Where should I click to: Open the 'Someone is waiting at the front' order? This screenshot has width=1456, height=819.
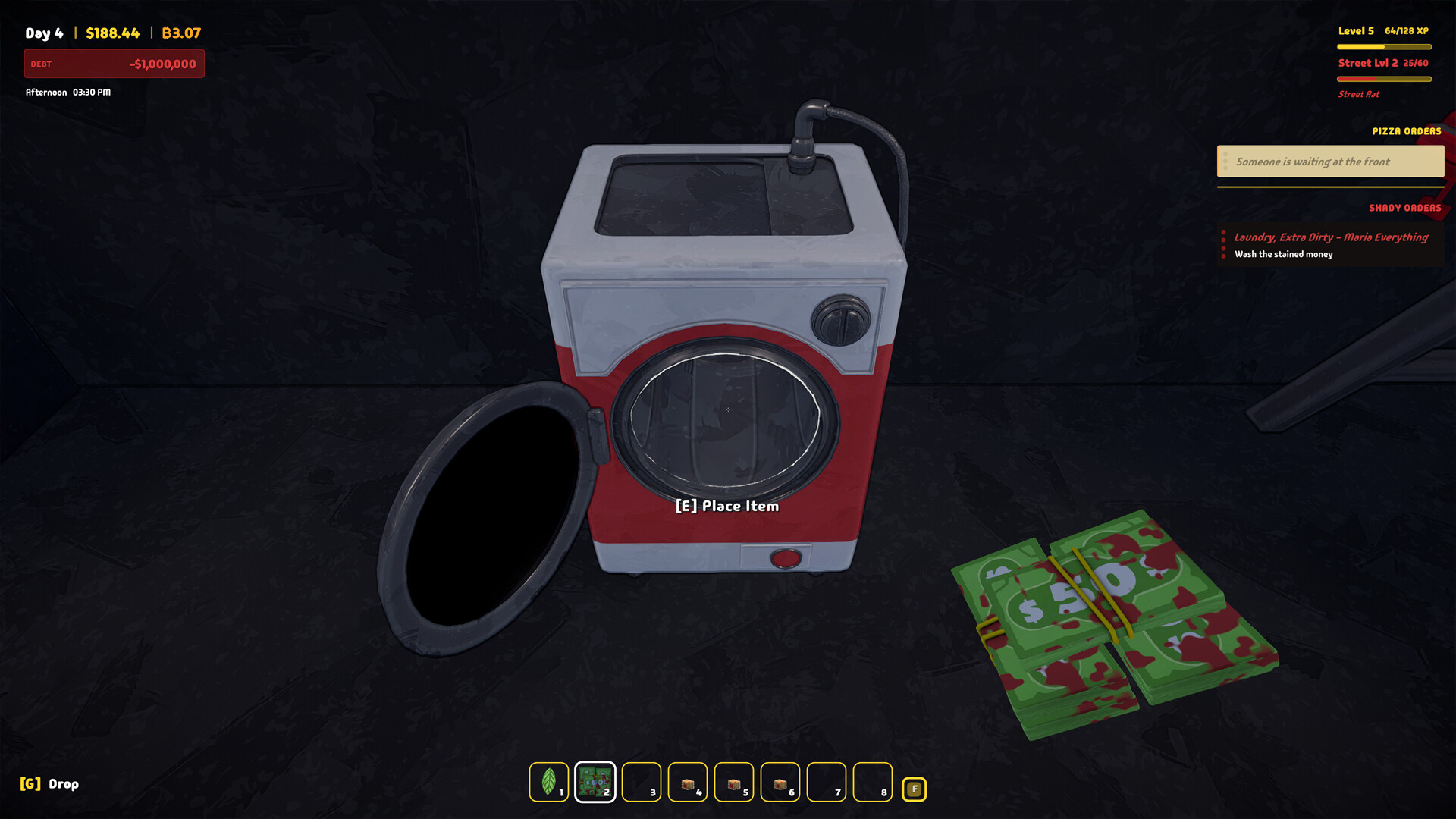(x=1330, y=161)
